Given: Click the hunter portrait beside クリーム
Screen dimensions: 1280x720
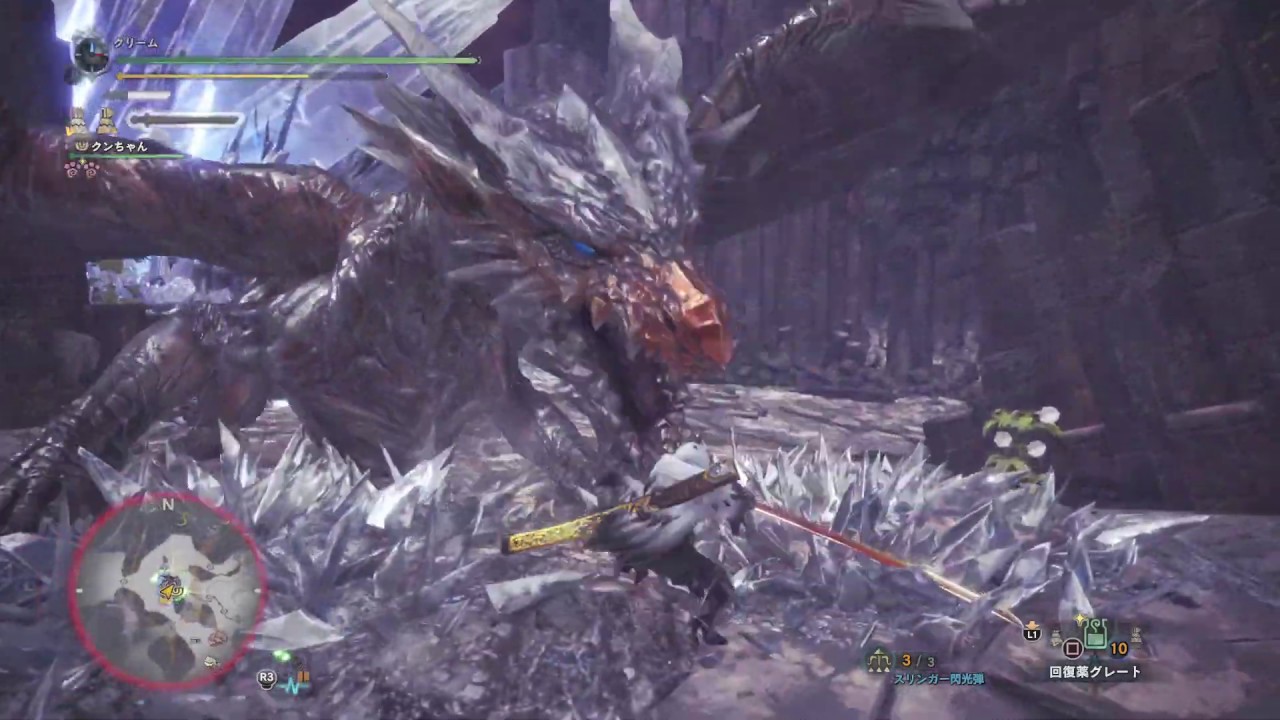Looking at the screenshot, I should coord(91,54).
